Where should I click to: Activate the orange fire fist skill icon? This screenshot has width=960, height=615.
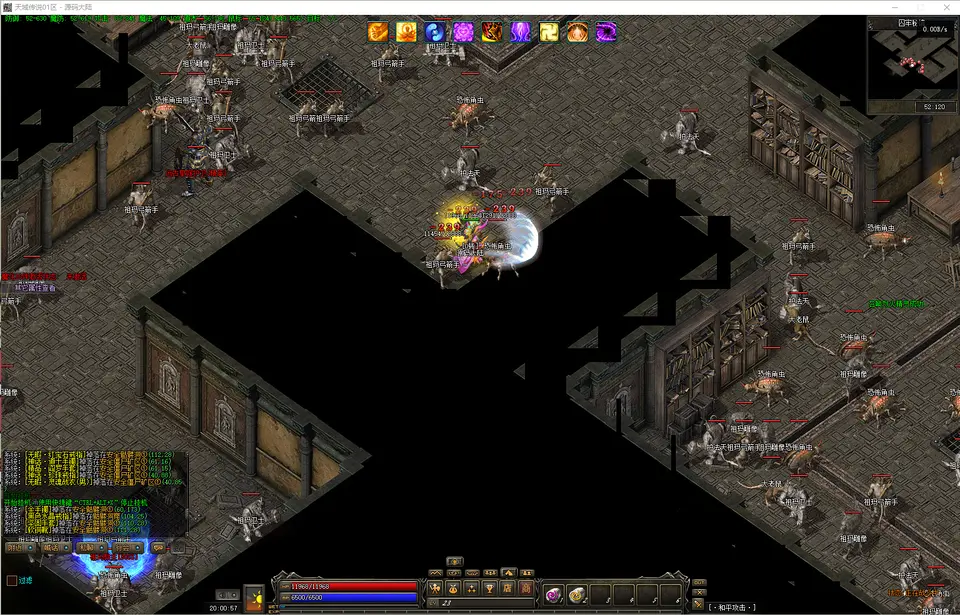[378, 33]
